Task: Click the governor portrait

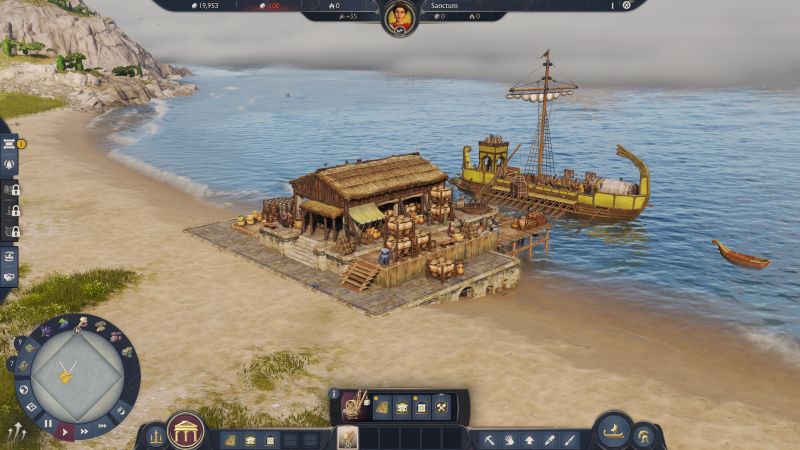Action: (399, 16)
